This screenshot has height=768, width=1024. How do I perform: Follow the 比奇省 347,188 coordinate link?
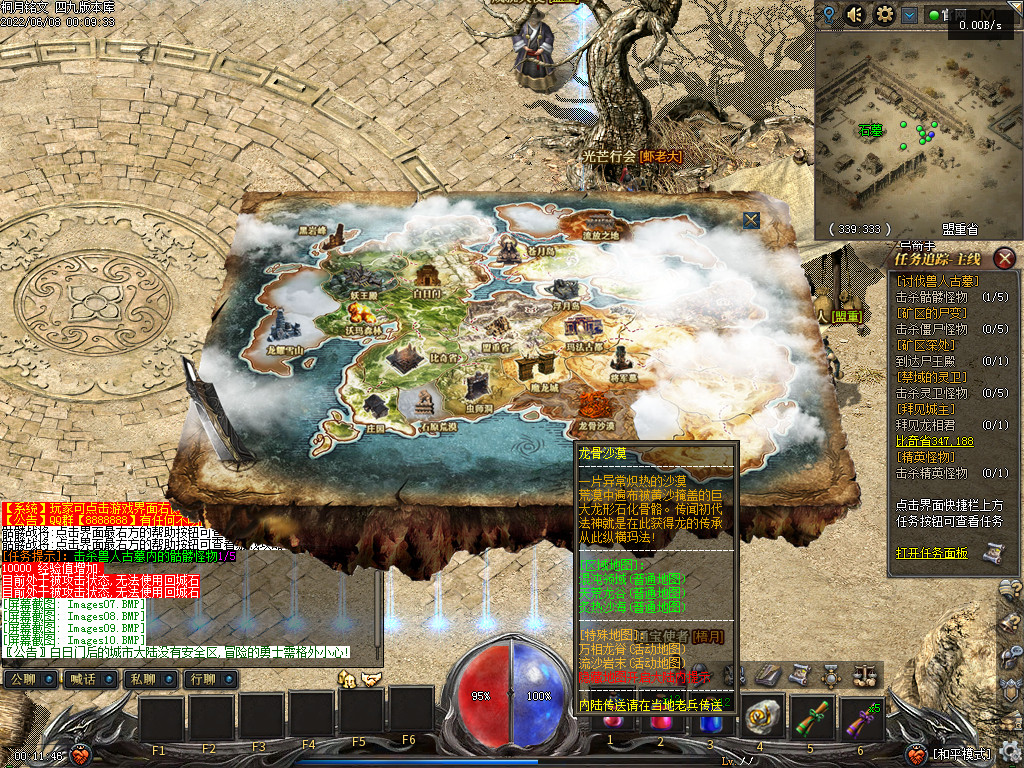tap(934, 441)
